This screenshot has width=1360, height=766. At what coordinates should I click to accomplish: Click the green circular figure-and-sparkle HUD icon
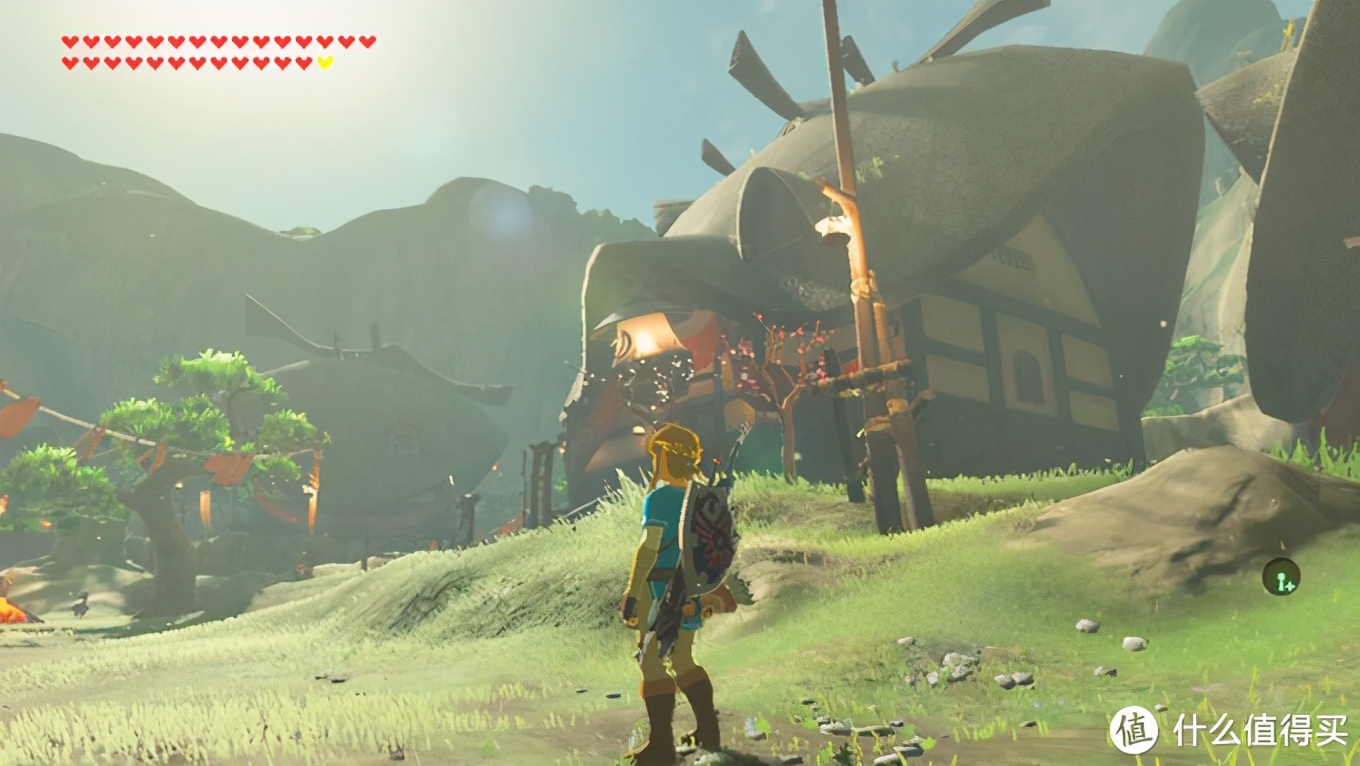click(1281, 577)
